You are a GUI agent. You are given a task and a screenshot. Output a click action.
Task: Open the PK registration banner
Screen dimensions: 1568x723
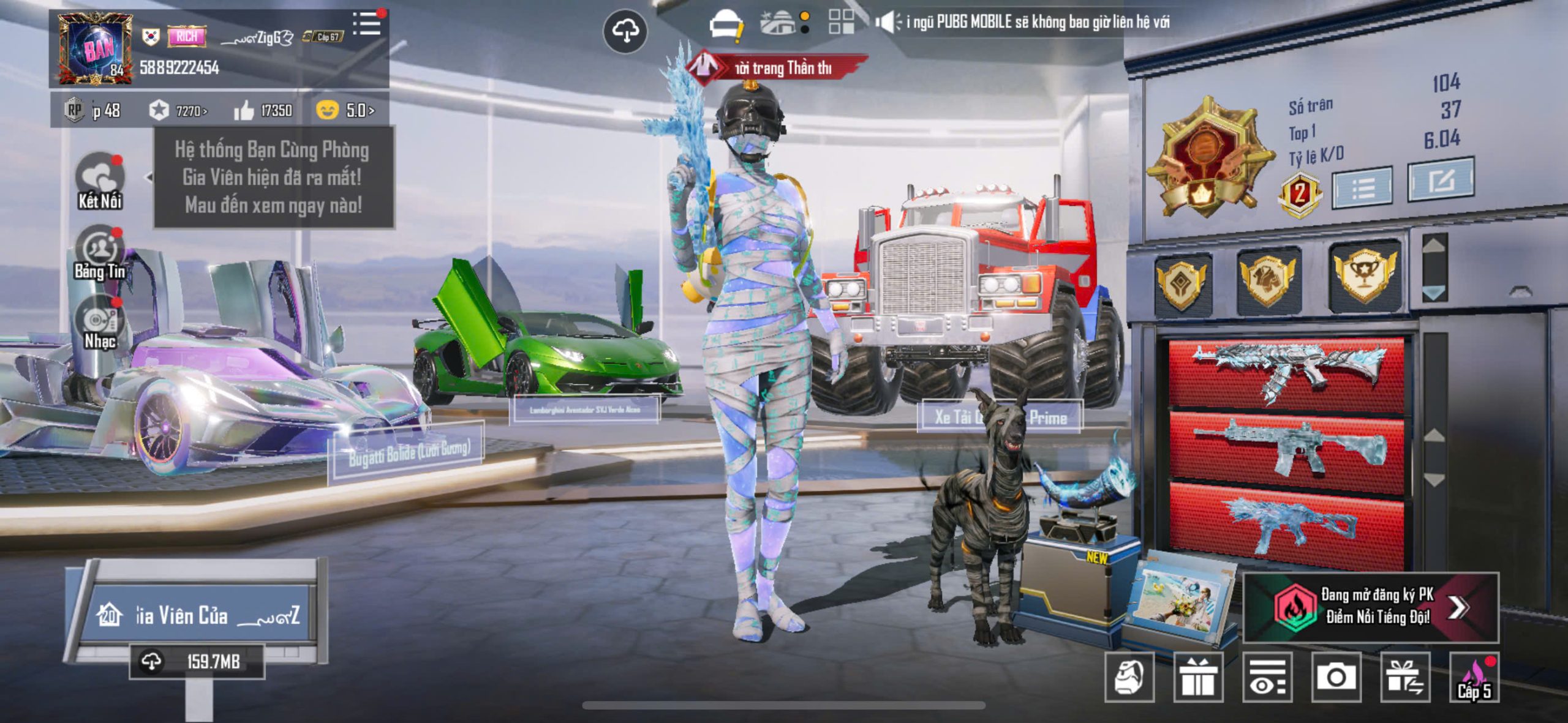click(1371, 607)
